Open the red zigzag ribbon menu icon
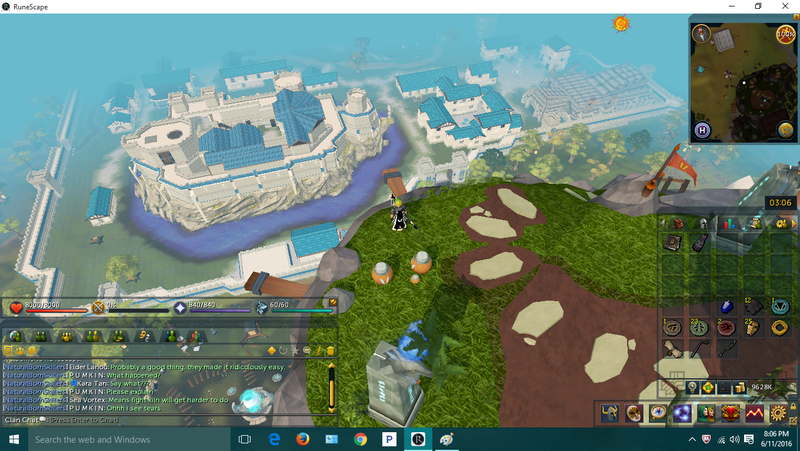Image resolution: width=800 pixels, height=451 pixels. pyautogui.click(x=755, y=412)
